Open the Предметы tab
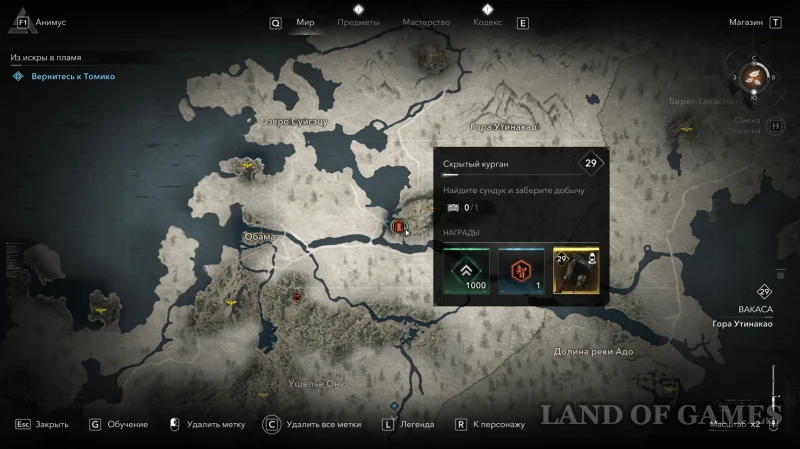This screenshot has width=800, height=449. click(x=358, y=22)
